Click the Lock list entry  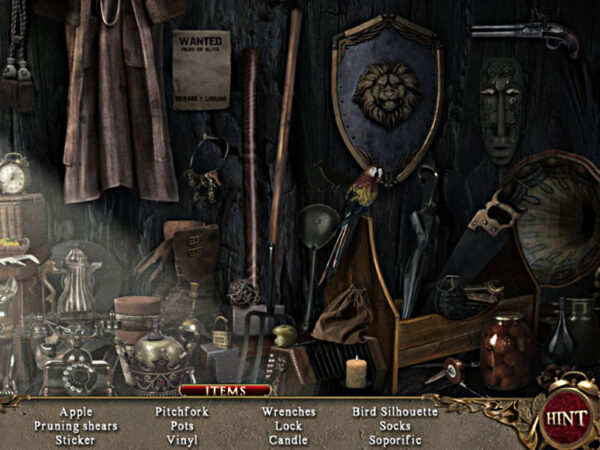click(288, 425)
